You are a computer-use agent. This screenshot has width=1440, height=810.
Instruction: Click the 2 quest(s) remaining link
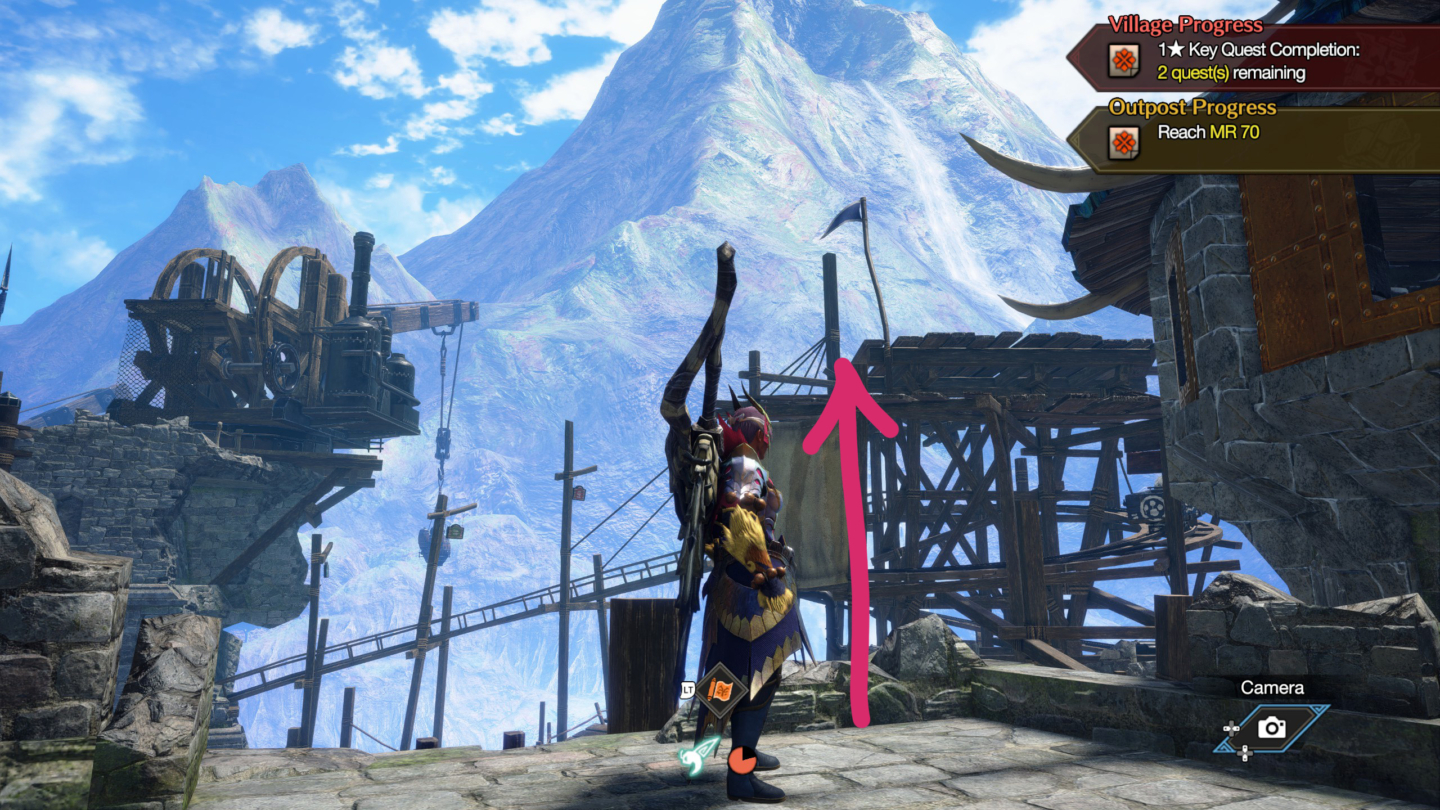tap(1230, 73)
